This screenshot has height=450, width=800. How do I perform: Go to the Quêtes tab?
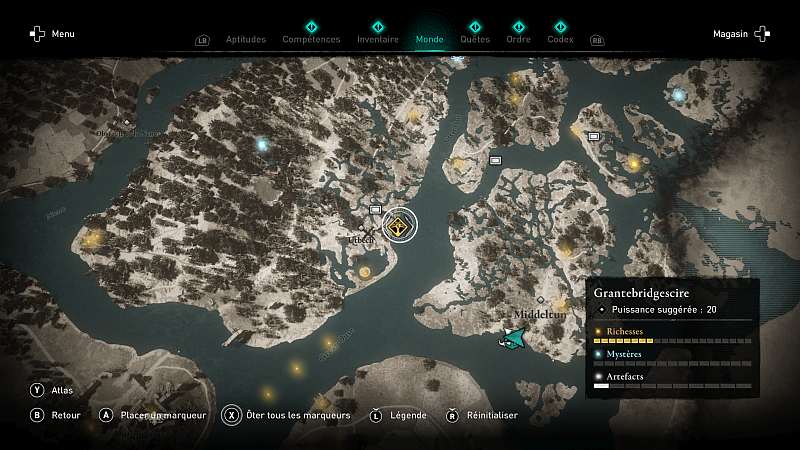(475, 40)
